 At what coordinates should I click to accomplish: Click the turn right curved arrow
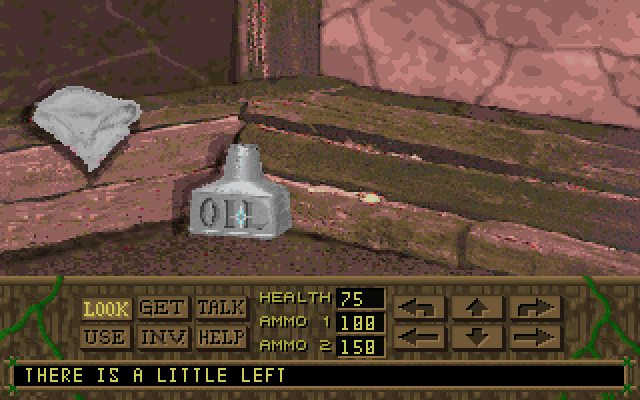point(535,308)
